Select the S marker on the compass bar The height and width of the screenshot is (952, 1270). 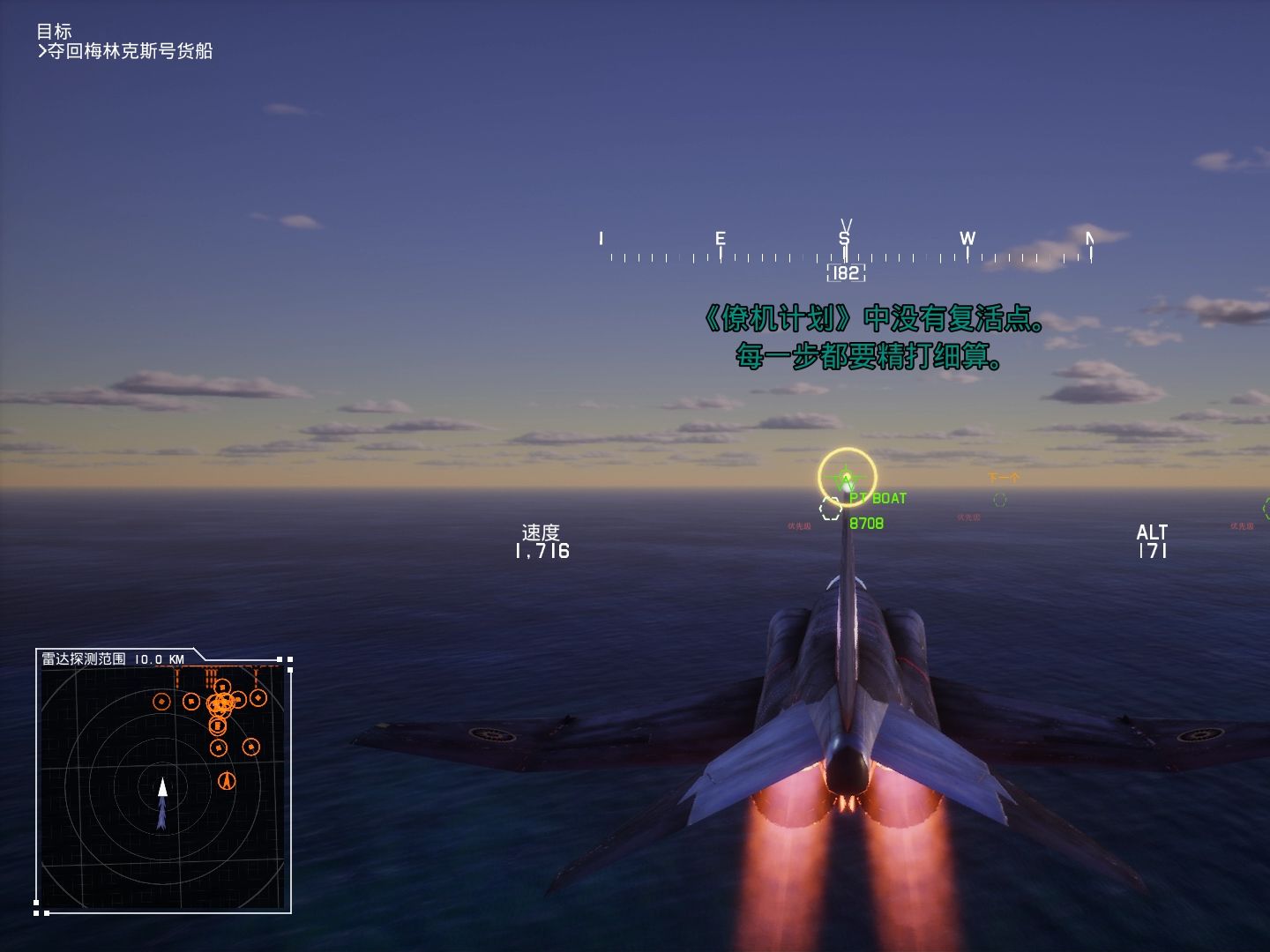point(844,237)
